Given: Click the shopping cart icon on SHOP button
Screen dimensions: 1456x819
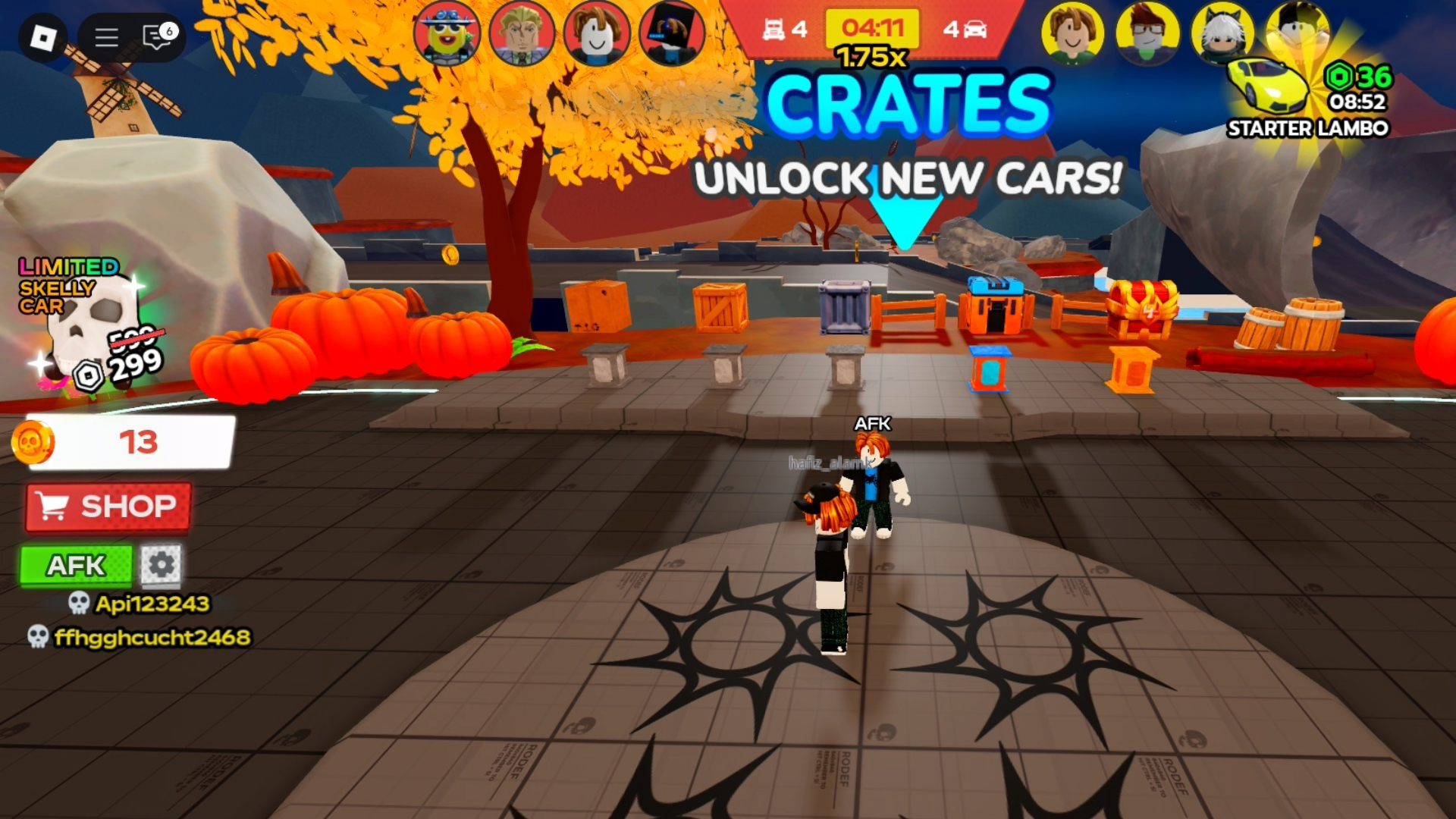Looking at the screenshot, I should 54,506.
